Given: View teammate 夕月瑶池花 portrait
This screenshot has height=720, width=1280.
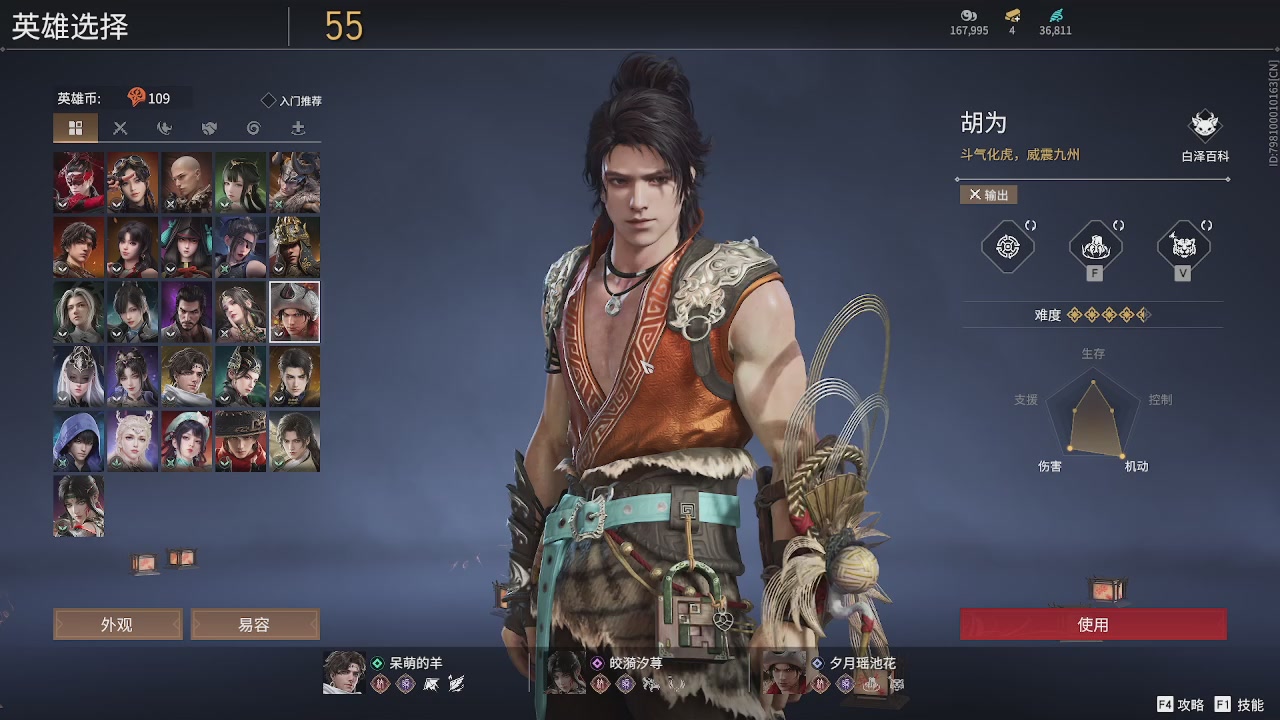Looking at the screenshot, I should click(x=783, y=672).
